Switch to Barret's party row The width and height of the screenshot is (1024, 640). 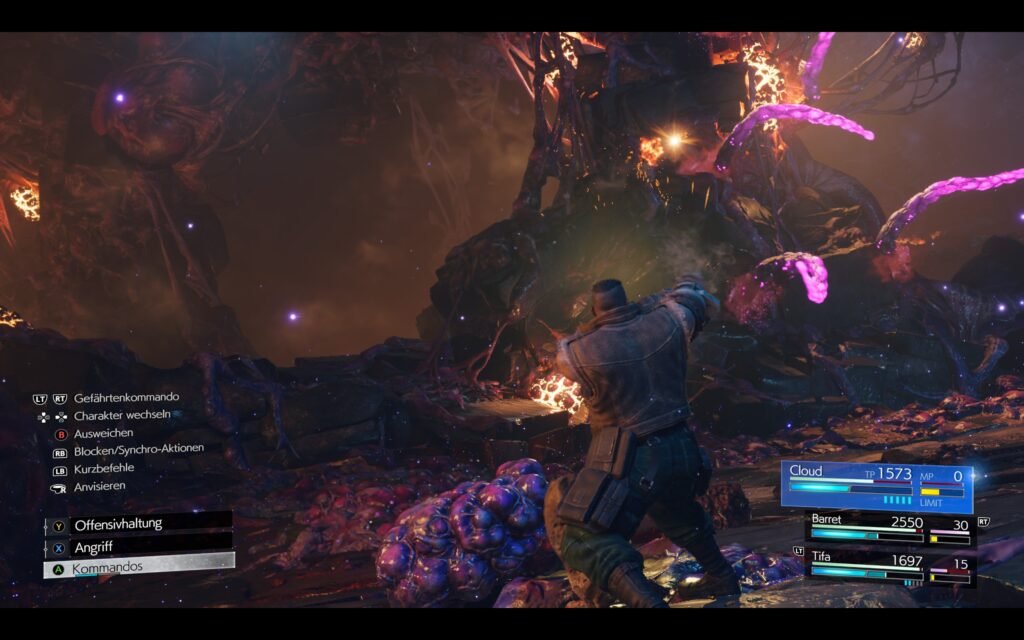(x=889, y=529)
